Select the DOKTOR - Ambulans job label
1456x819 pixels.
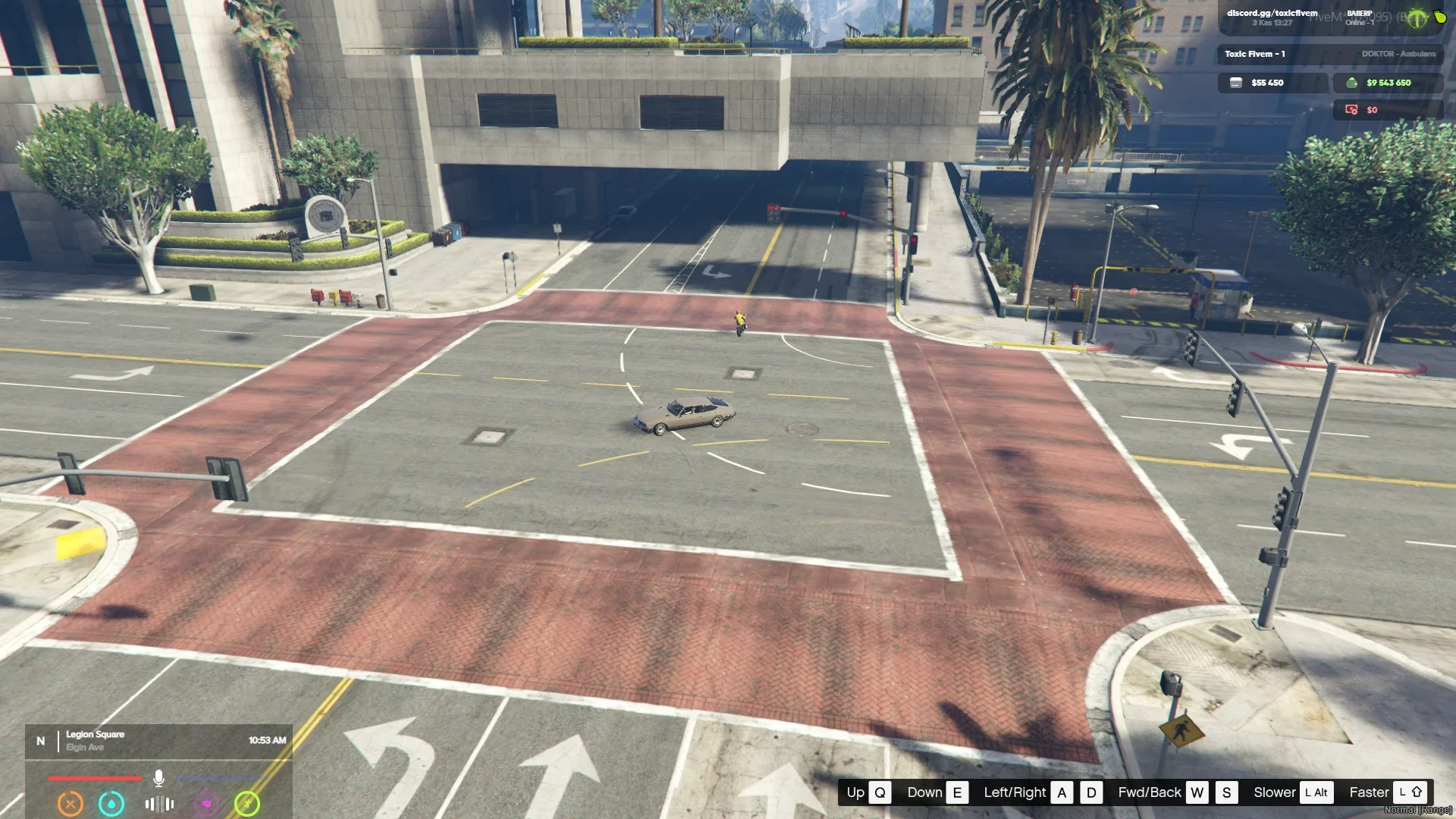(x=1398, y=54)
